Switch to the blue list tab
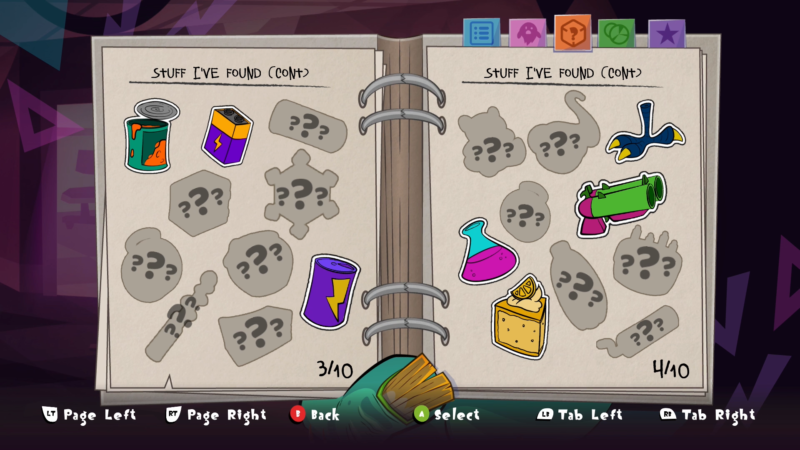The width and height of the screenshot is (800, 450). coord(481,32)
